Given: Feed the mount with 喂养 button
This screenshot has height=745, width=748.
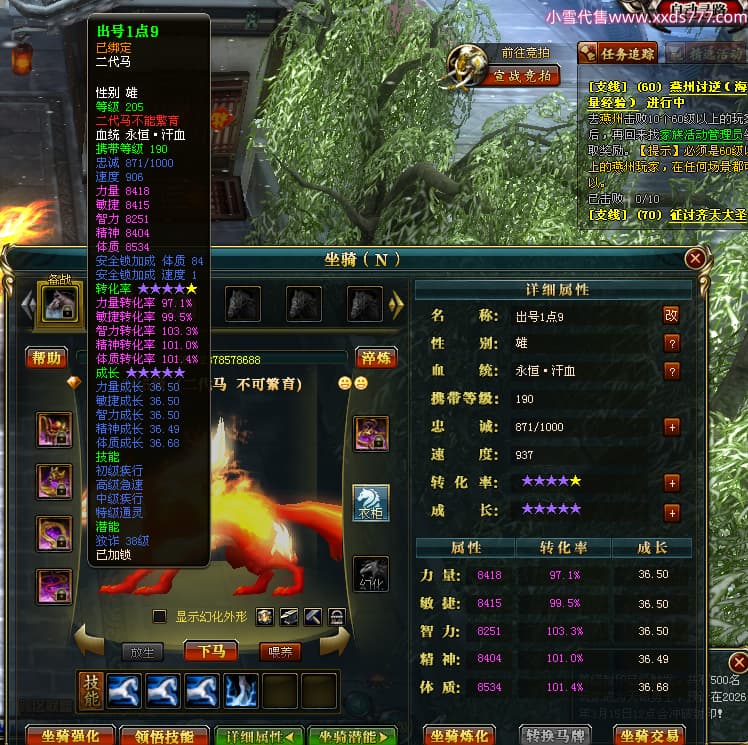Looking at the screenshot, I should point(280,652).
